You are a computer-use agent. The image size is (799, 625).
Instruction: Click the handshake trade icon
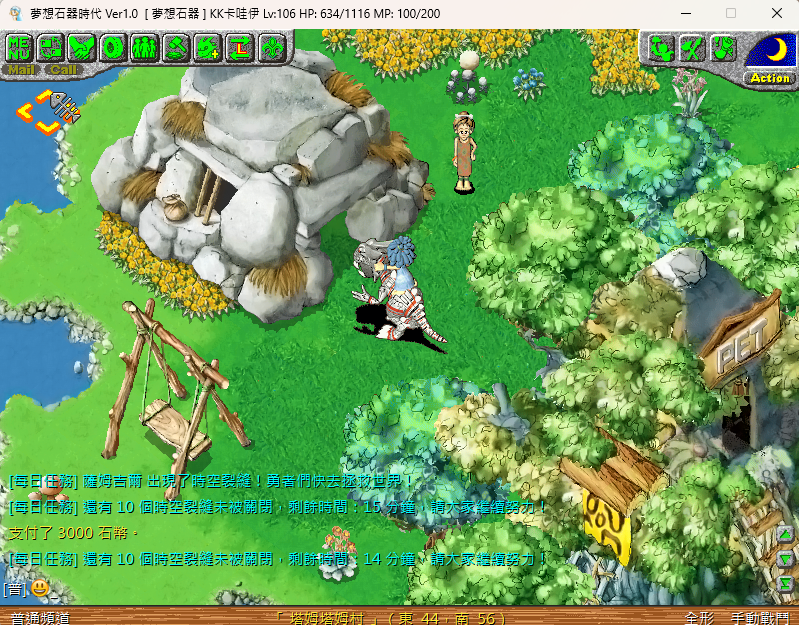point(82,46)
